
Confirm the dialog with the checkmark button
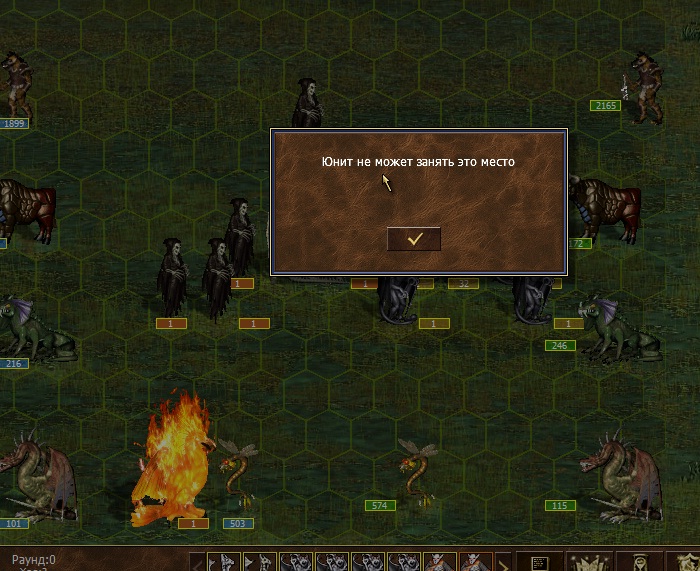(413, 239)
